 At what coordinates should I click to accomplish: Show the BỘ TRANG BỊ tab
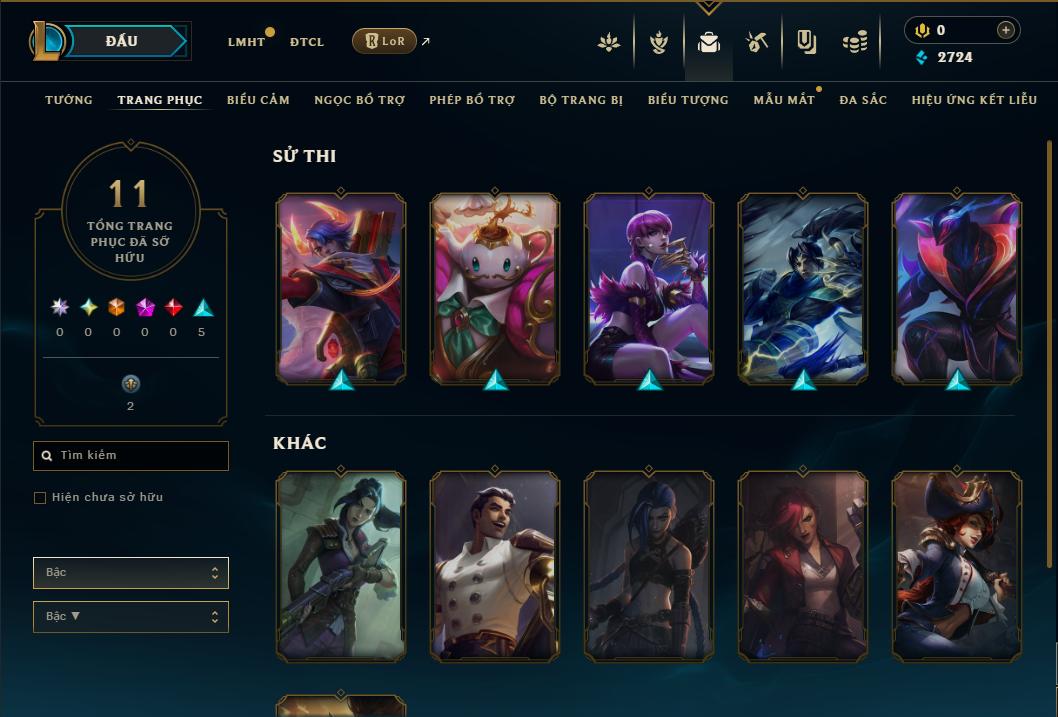(x=581, y=100)
